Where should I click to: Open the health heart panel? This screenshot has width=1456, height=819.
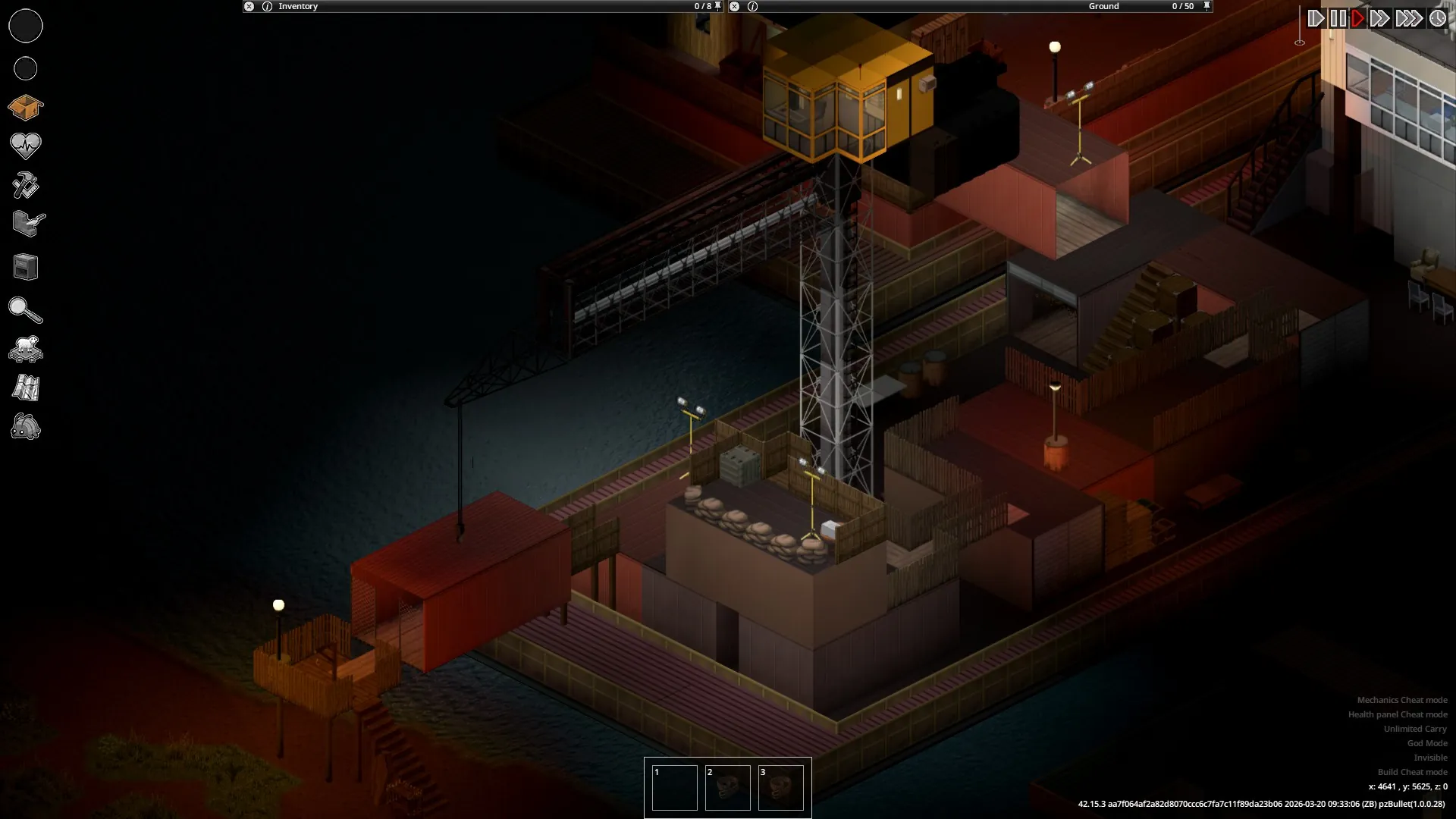point(25,146)
